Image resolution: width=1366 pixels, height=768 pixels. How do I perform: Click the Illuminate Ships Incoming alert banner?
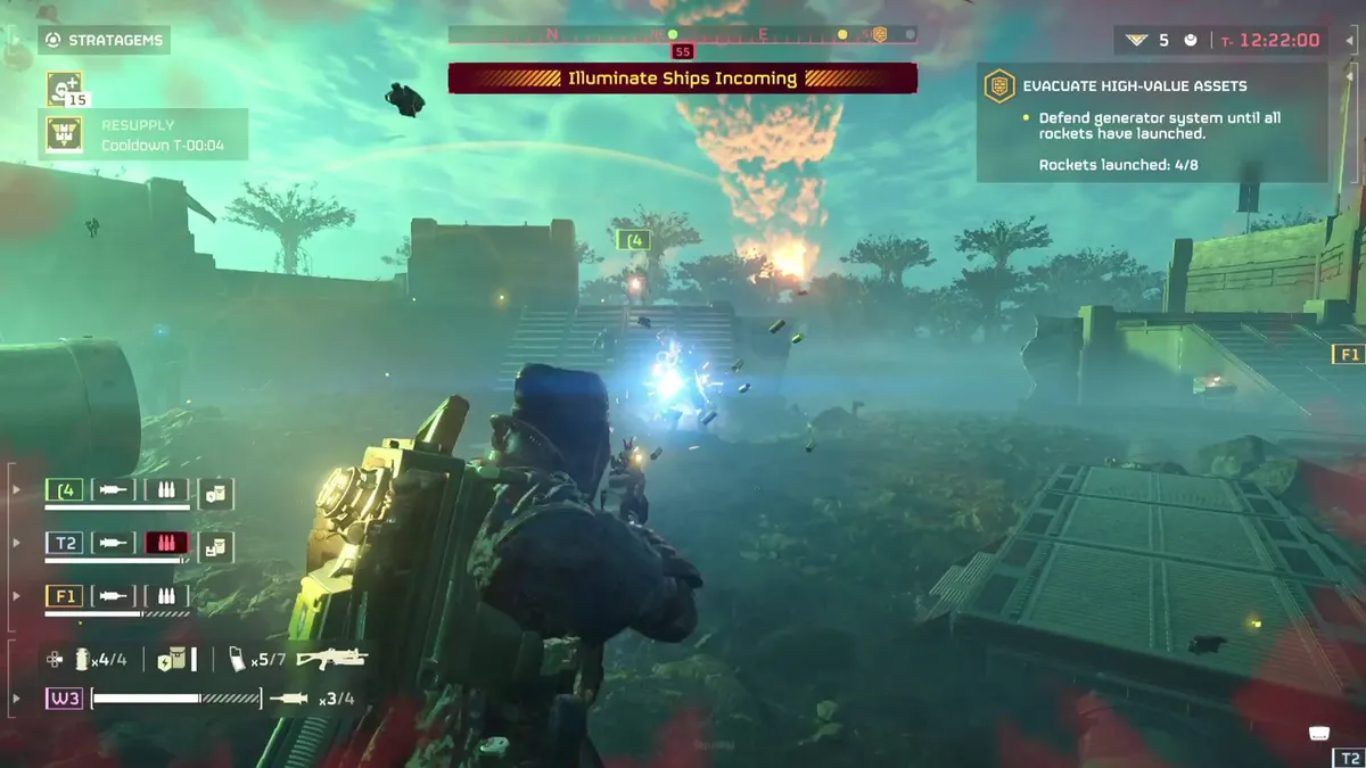[x=682, y=78]
